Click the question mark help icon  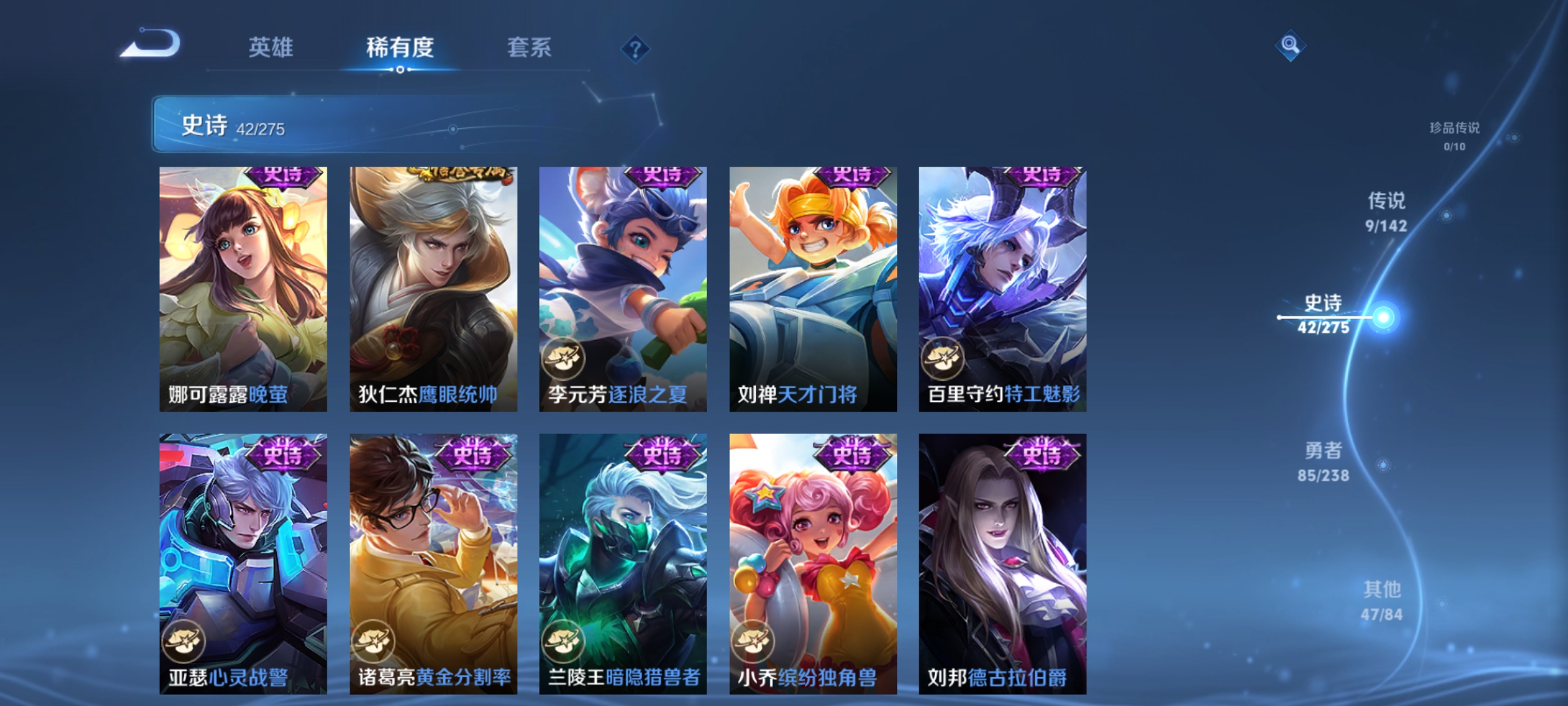pyautogui.click(x=635, y=49)
